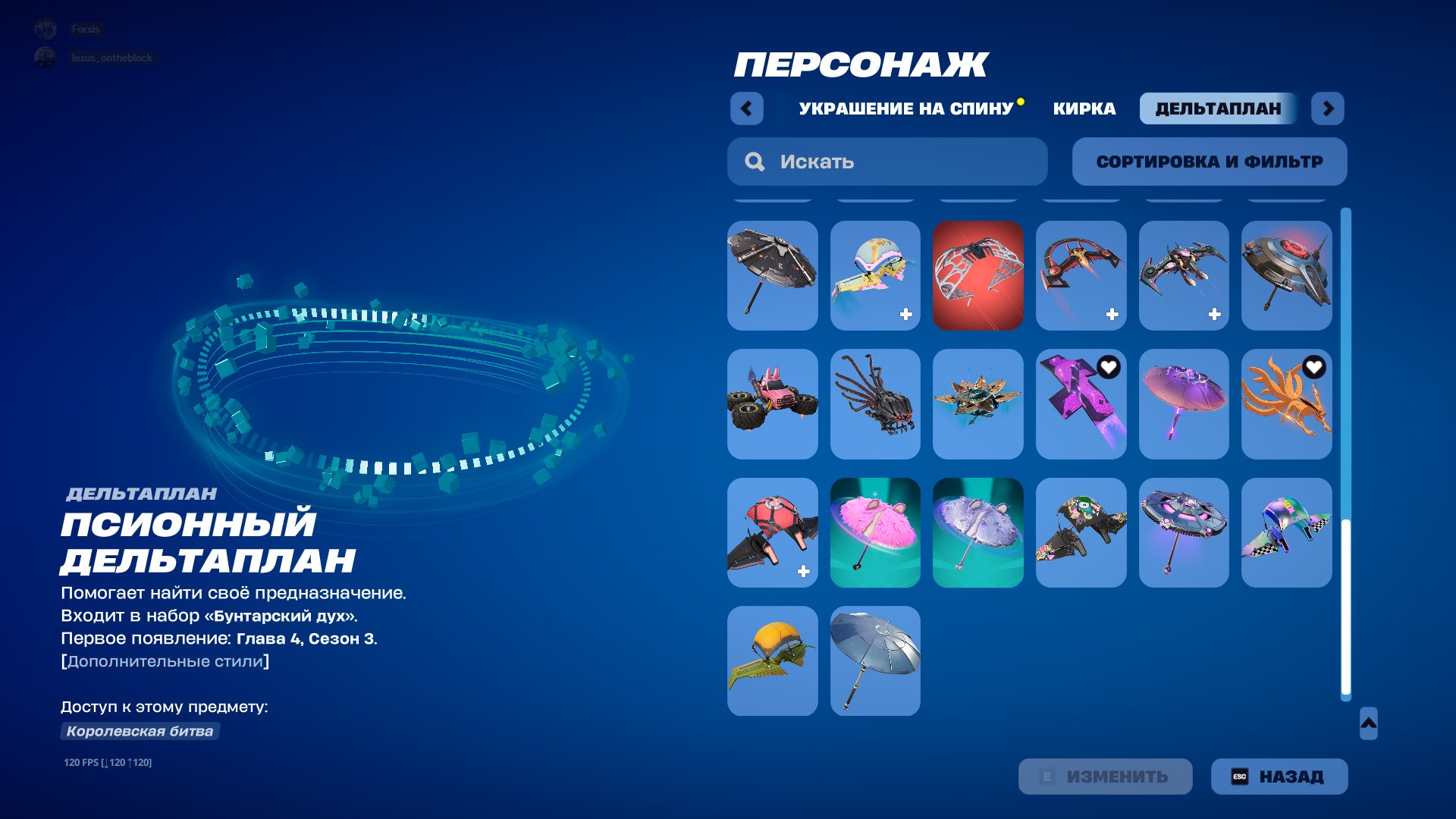Image resolution: width=1456 pixels, height=819 pixels.
Task: Select the pink monster truck glider
Action: tap(772, 404)
